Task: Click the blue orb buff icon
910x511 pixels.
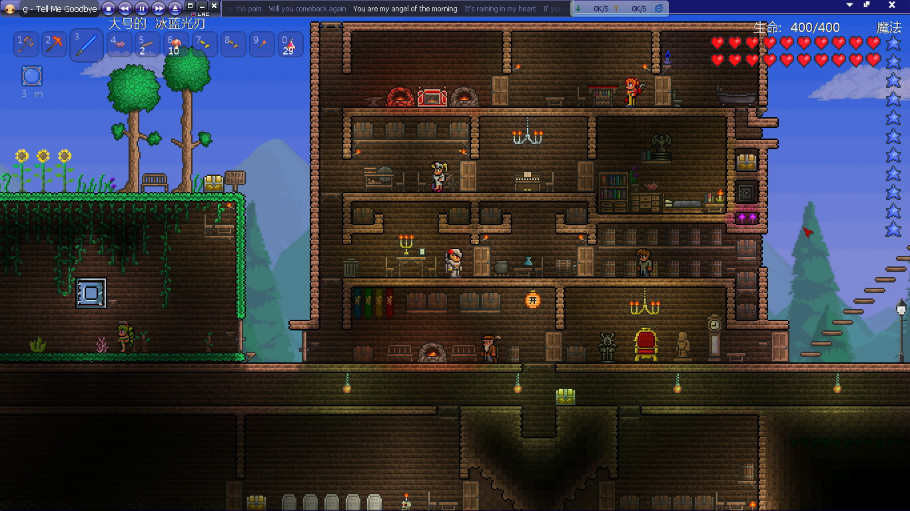Action: tap(32, 76)
